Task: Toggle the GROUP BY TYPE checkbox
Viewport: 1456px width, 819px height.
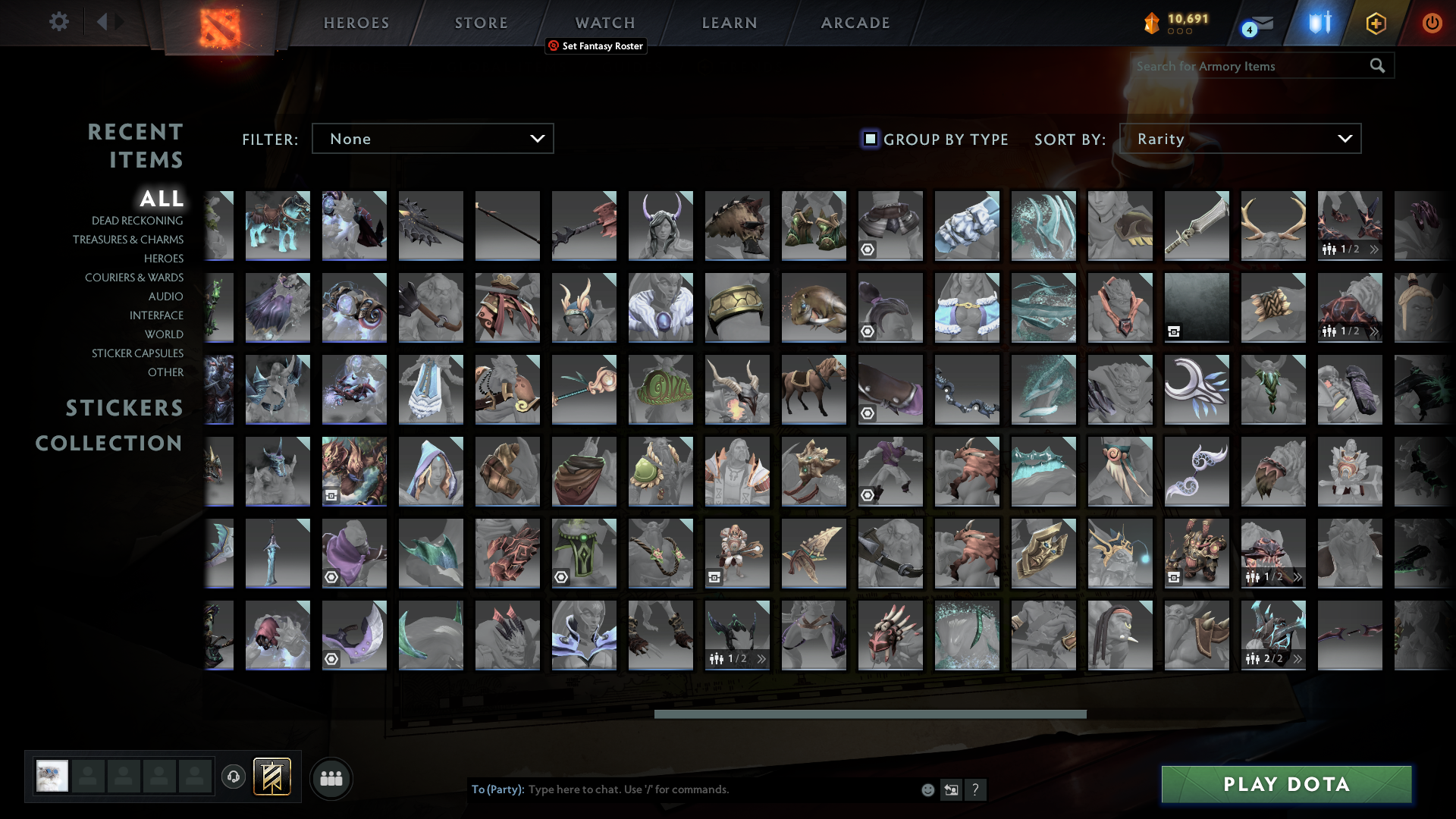Action: pyautogui.click(x=869, y=139)
